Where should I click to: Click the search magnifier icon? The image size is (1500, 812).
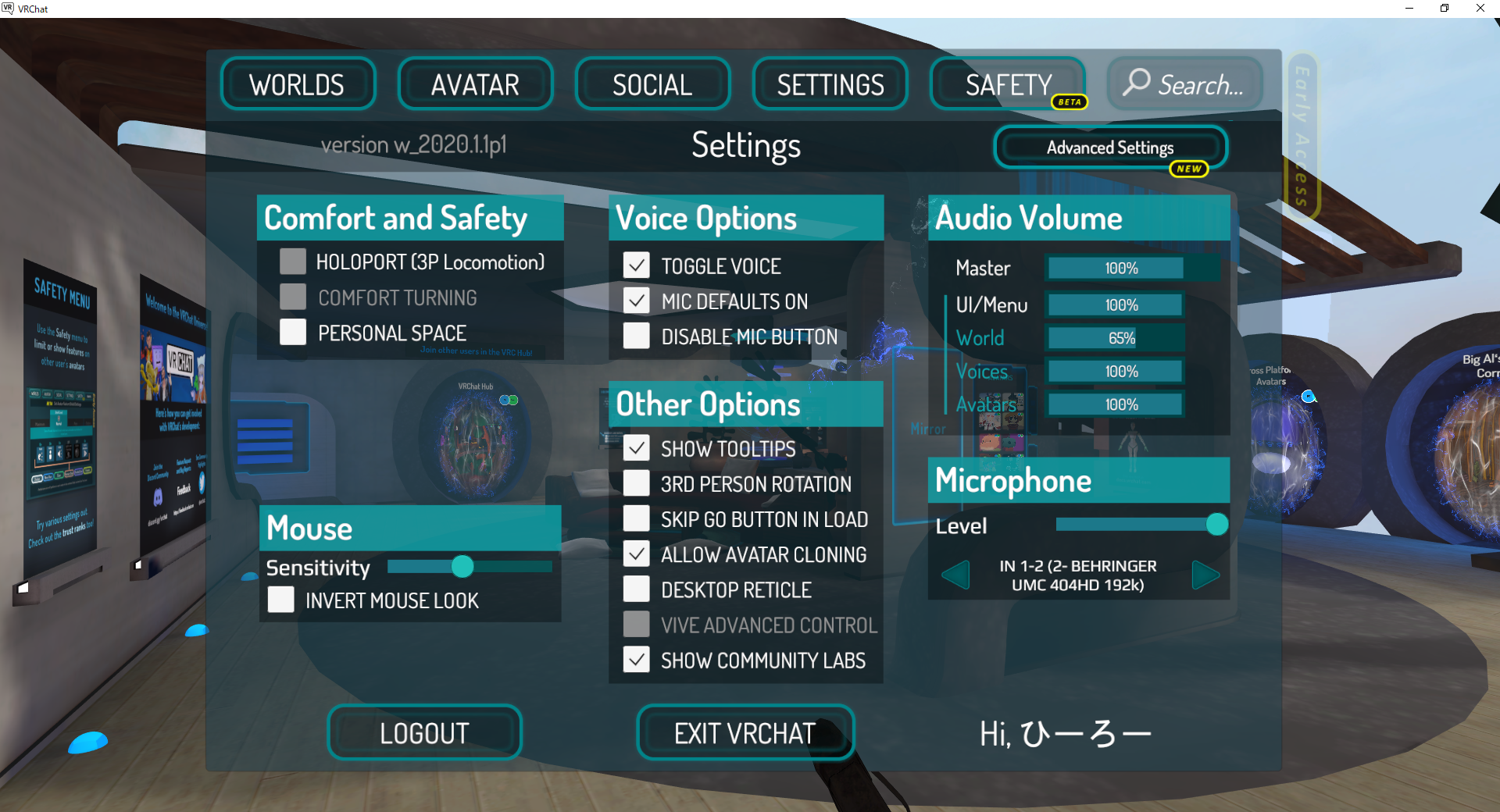coord(1136,84)
